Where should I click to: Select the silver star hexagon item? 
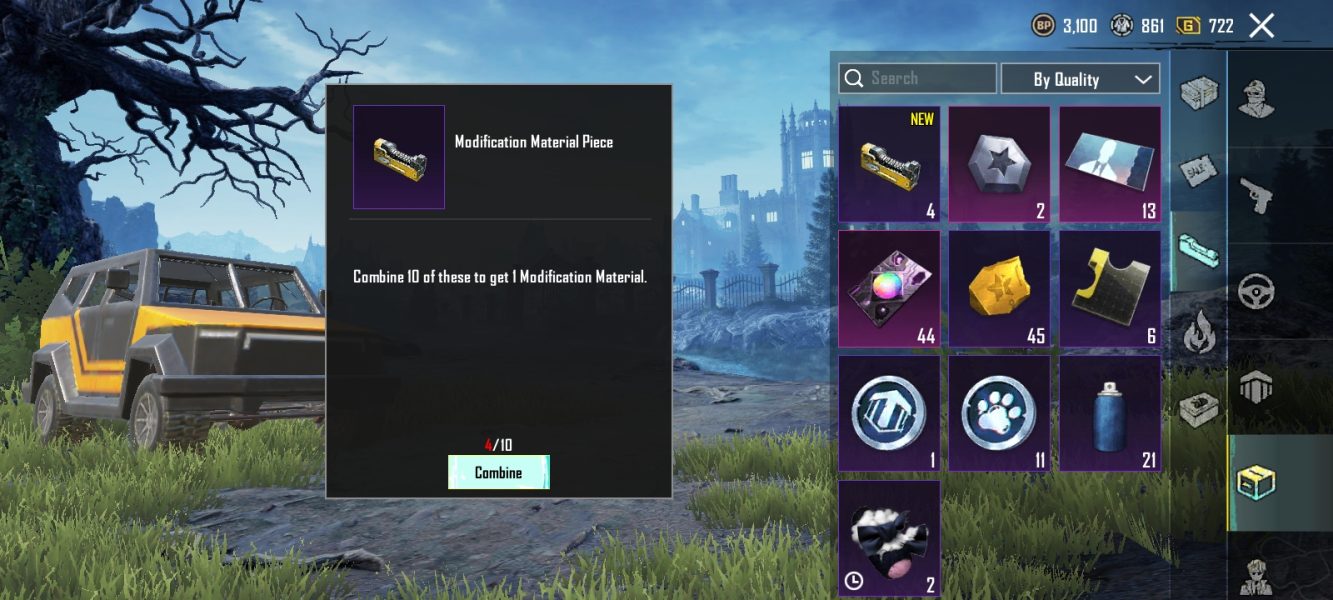[999, 164]
